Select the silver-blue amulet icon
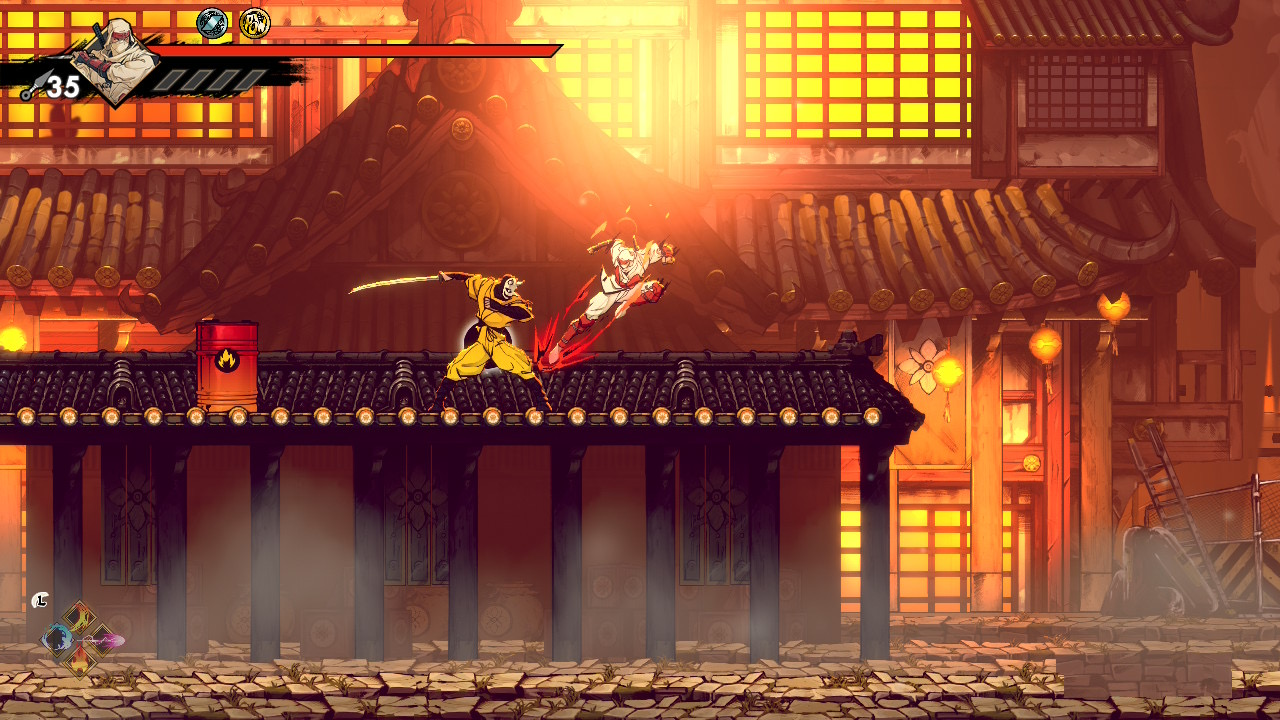Screen dimensions: 1280x720 pos(212,23)
